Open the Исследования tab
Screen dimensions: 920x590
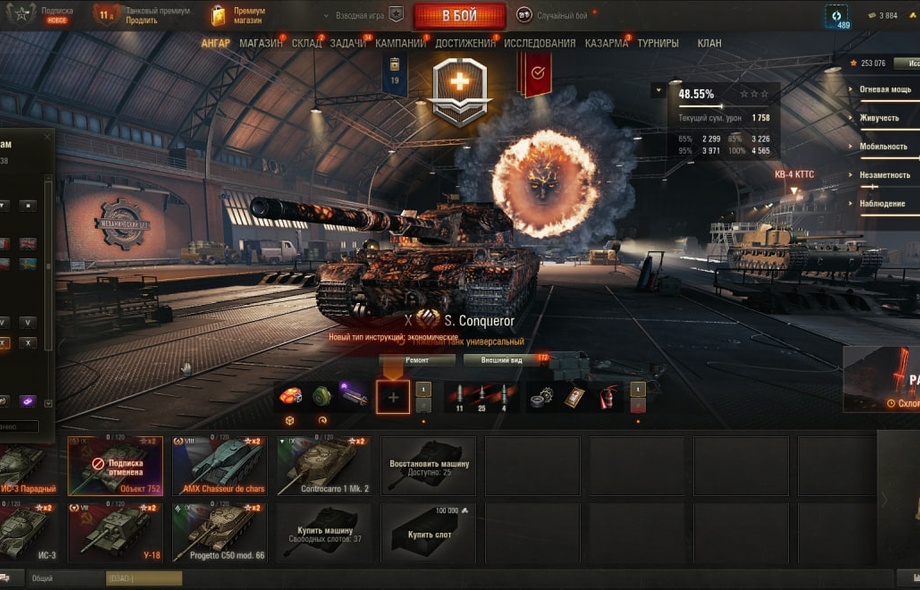click(539, 43)
